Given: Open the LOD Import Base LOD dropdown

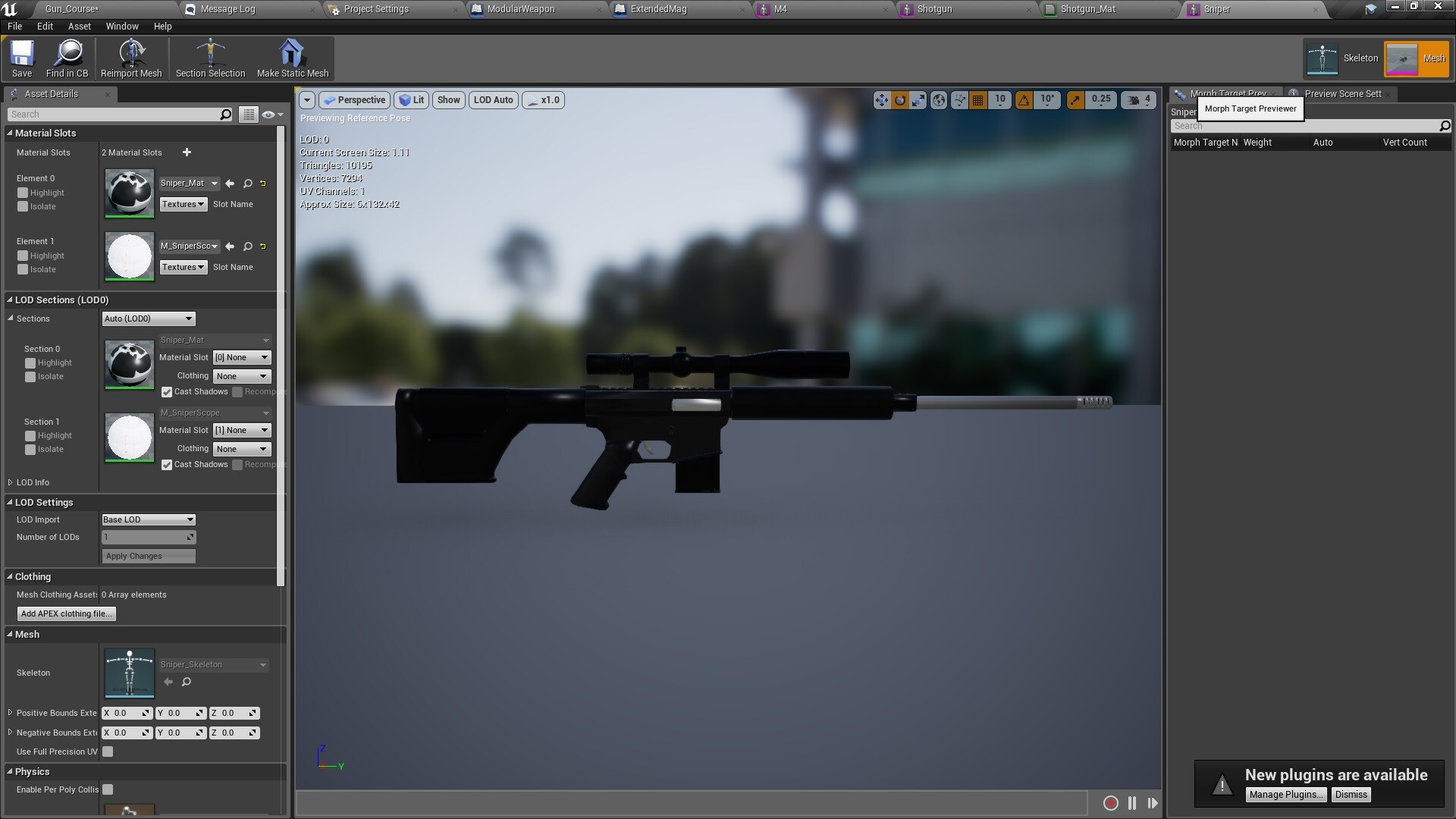Looking at the screenshot, I should pos(149,519).
